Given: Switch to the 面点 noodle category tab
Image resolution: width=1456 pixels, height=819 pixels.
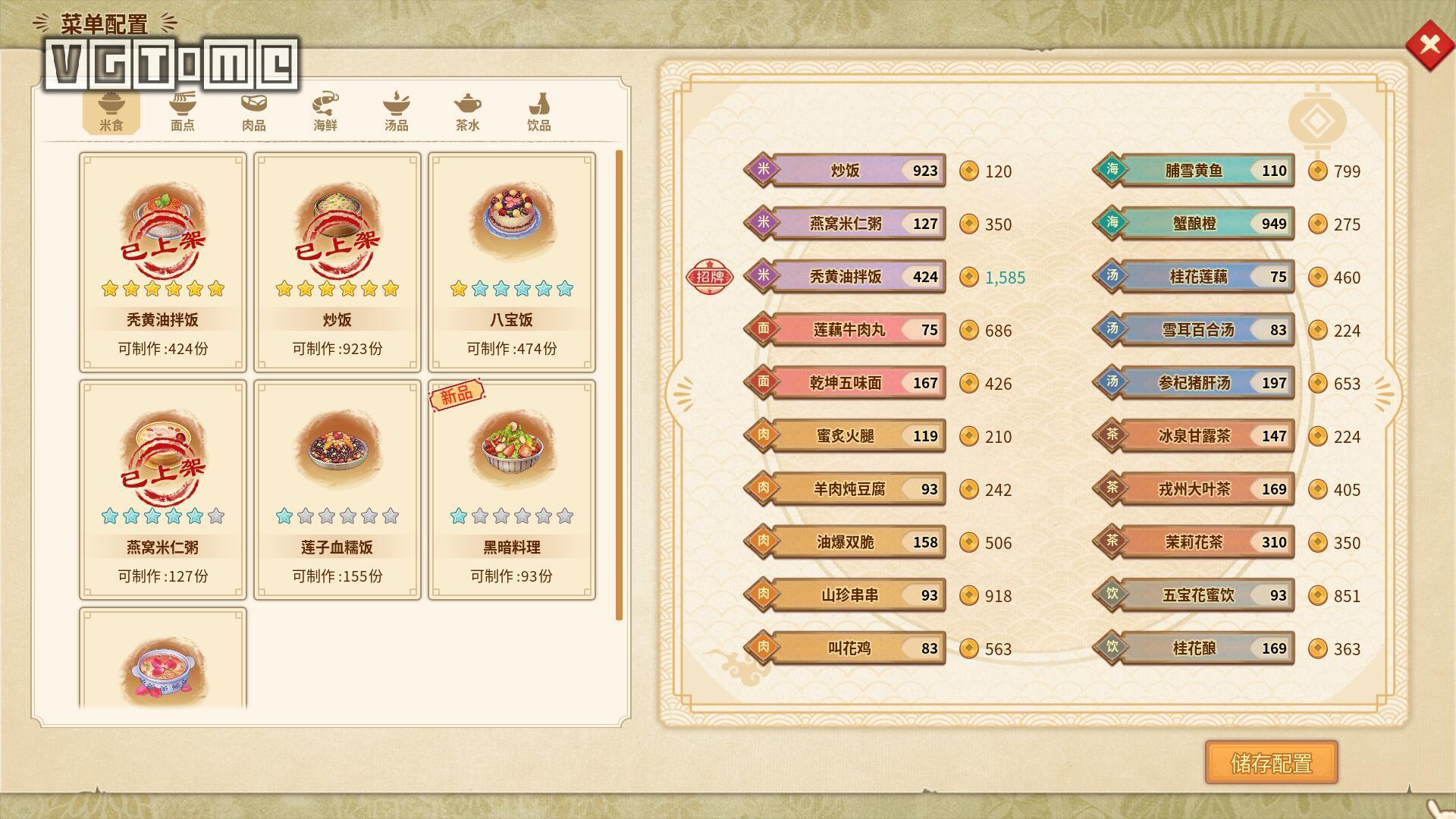Looking at the screenshot, I should 182,111.
